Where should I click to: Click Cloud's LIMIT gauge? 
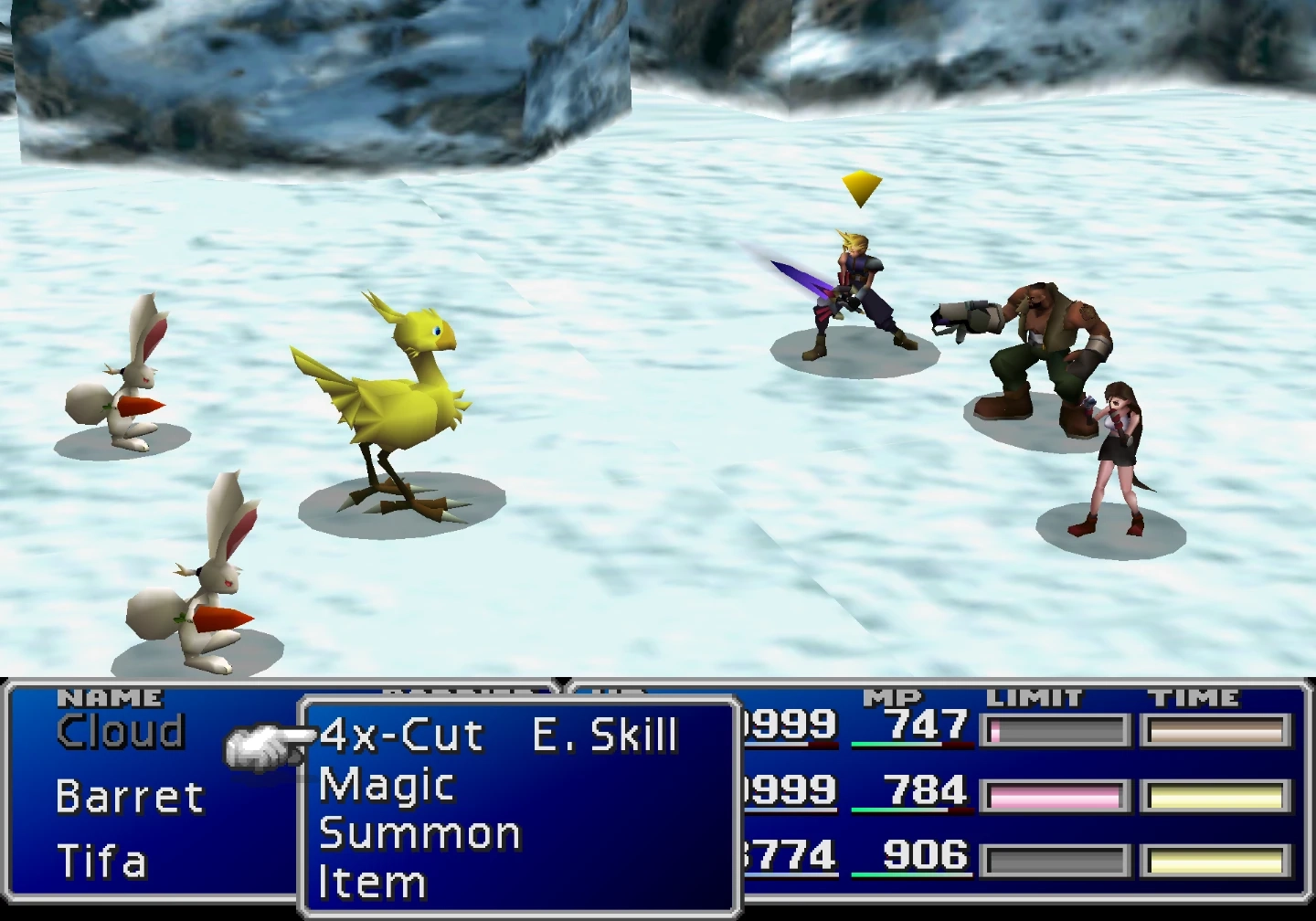click(1053, 729)
